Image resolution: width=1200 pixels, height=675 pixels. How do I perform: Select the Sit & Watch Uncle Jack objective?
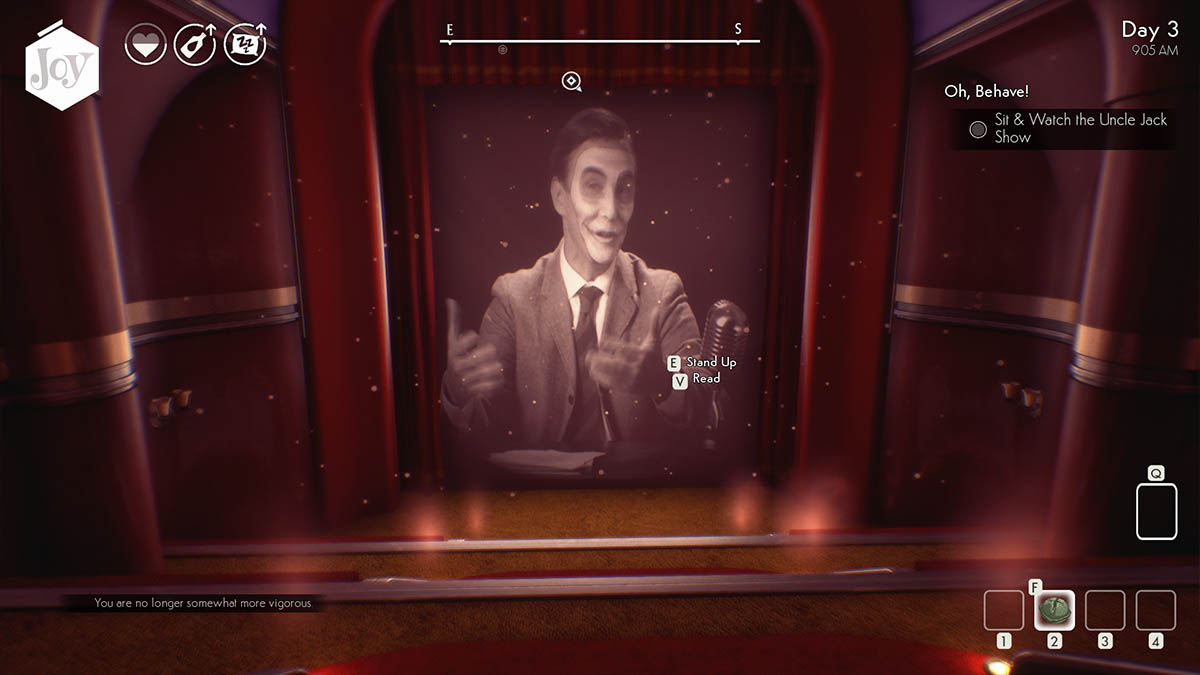tap(1068, 128)
